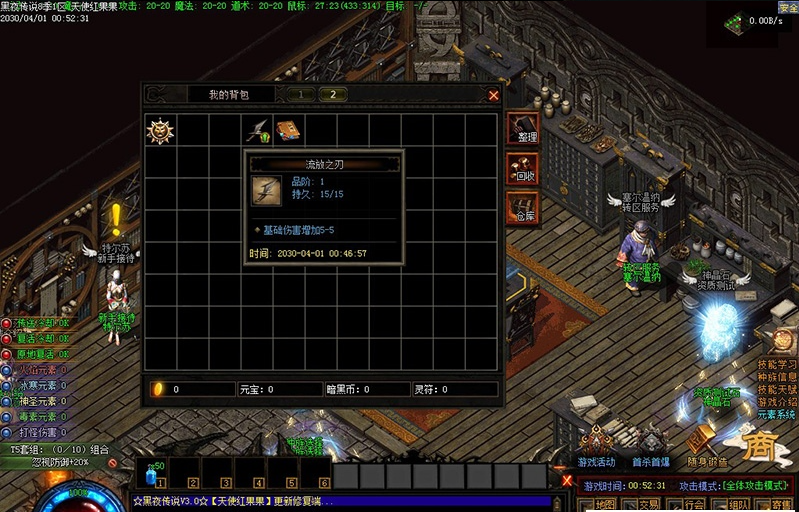The width and height of the screenshot is (799, 512).
Task: Toggle the 全体攻击模式 attack mode button
Action: [x=753, y=485]
